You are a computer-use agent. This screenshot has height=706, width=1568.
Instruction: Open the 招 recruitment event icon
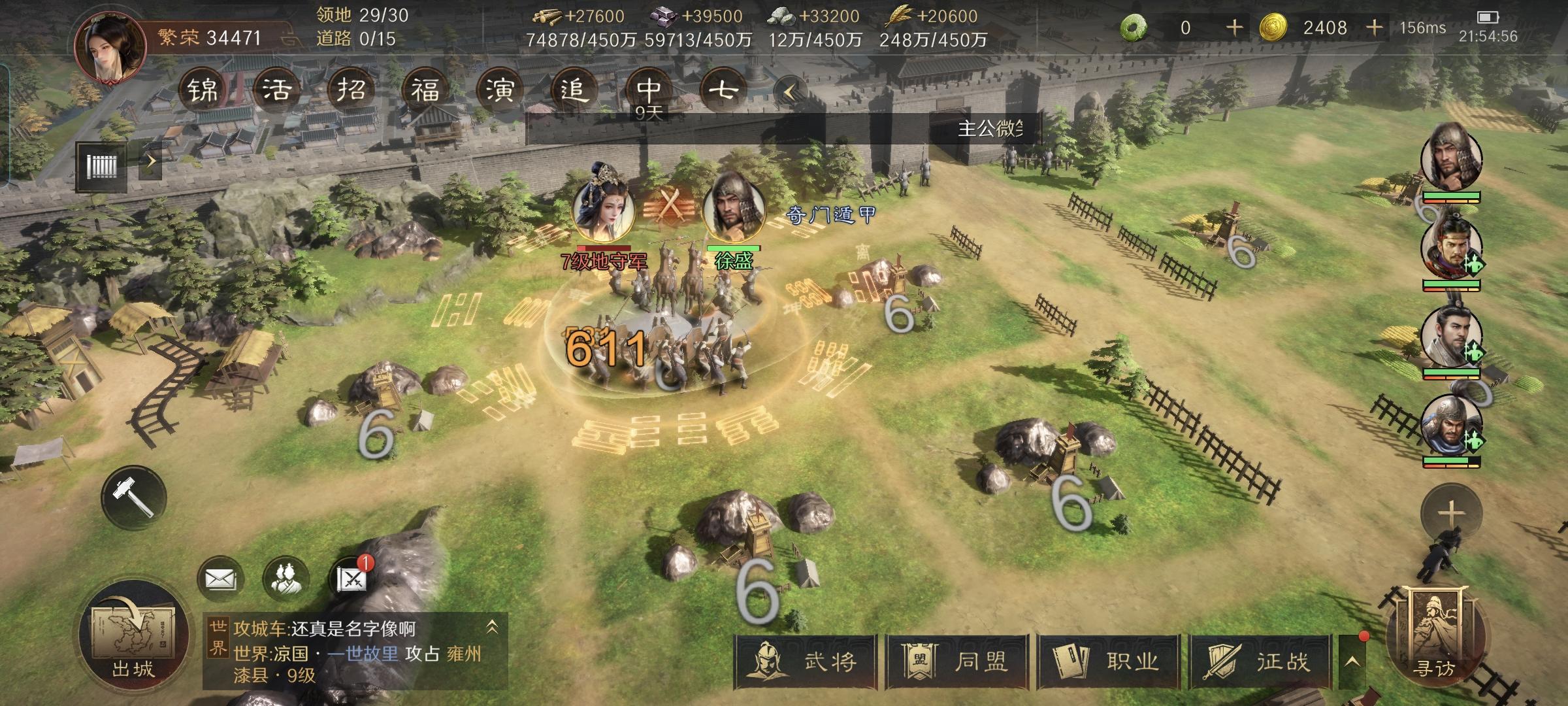pos(351,90)
